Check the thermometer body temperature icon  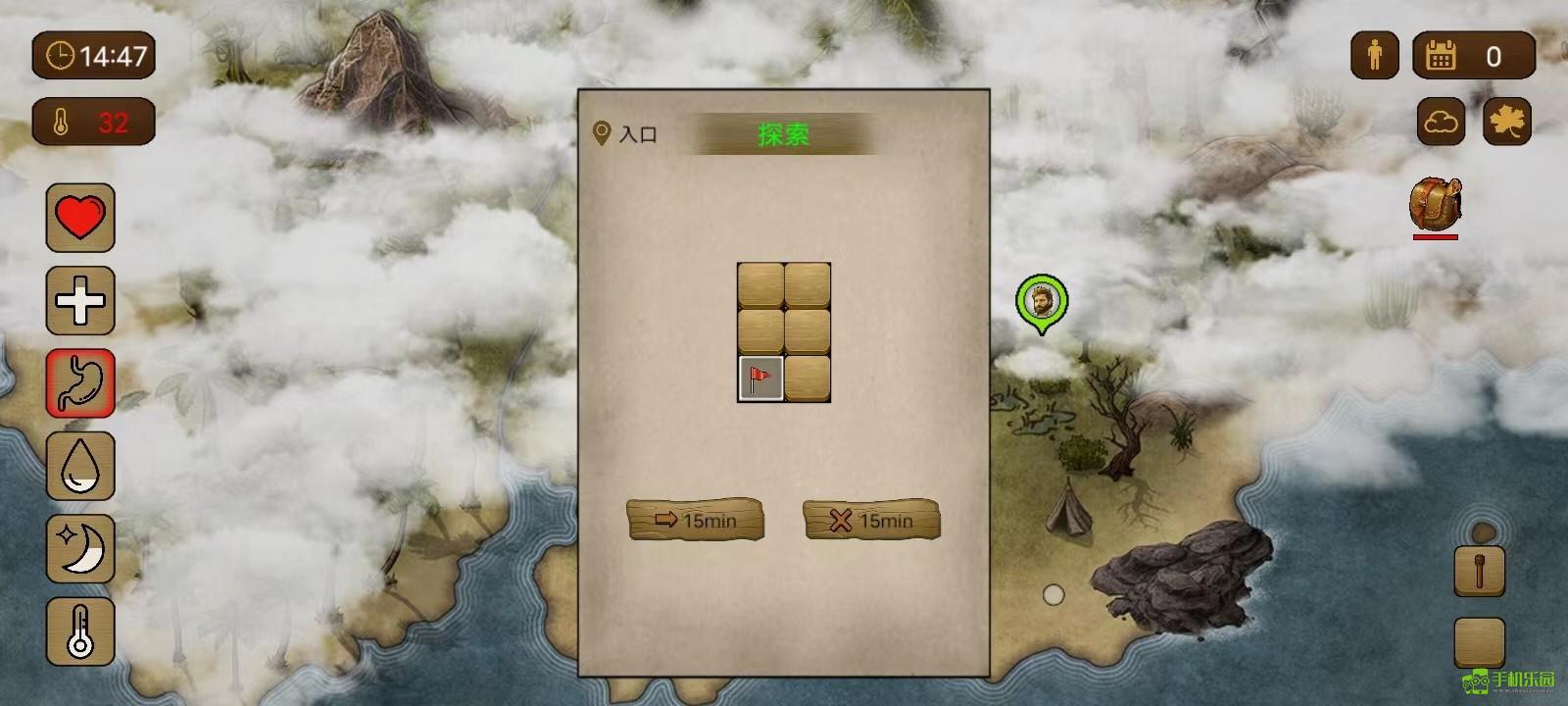pyautogui.click(x=80, y=629)
